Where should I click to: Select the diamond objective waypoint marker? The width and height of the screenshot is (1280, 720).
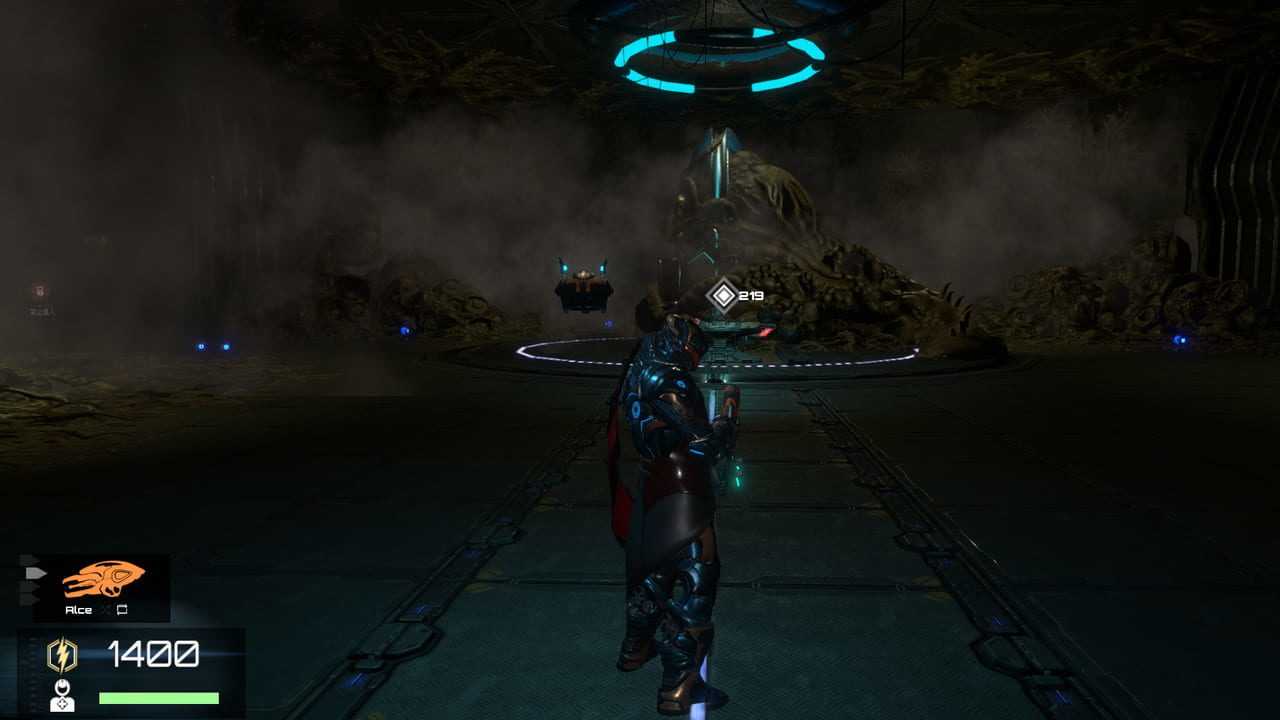click(x=722, y=295)
